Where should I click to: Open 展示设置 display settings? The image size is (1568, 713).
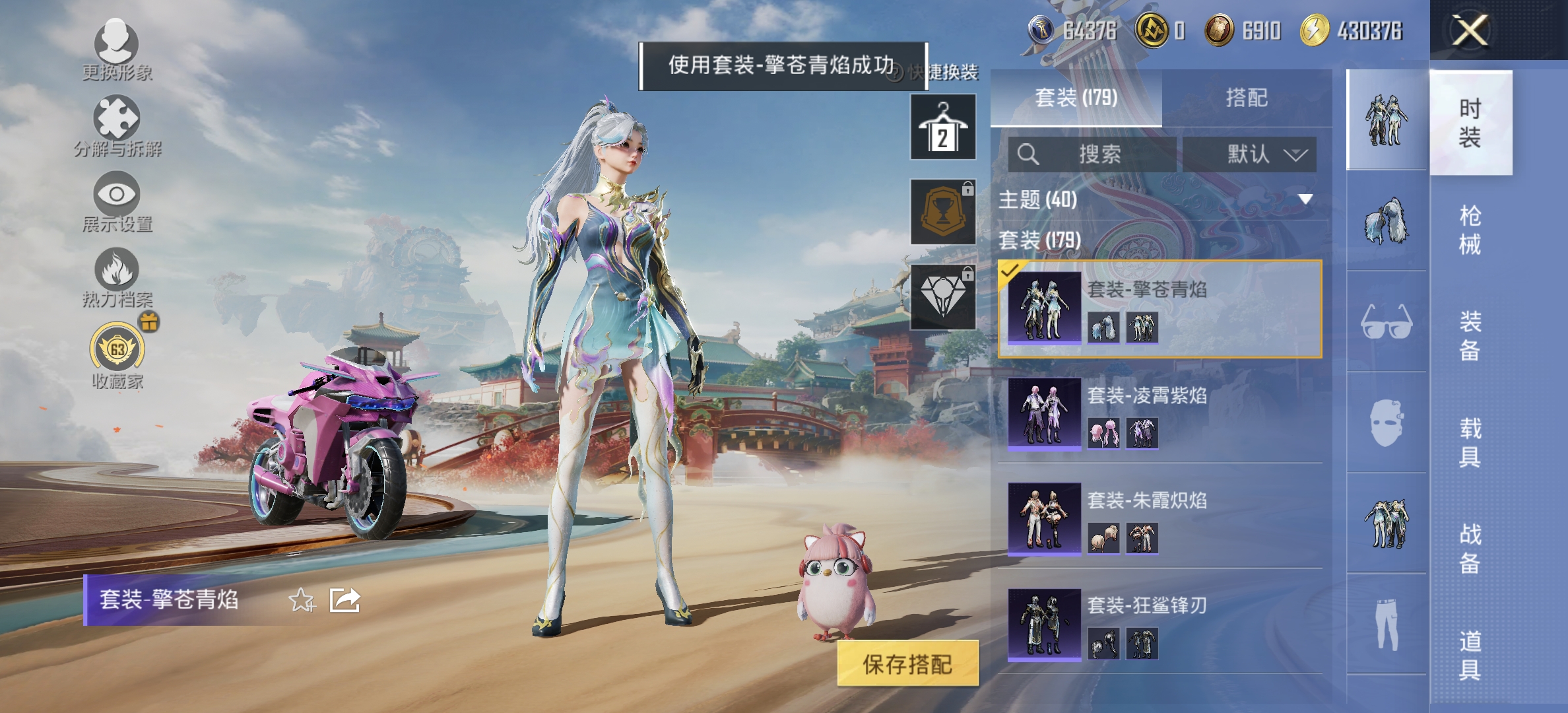tap(117, 195)
